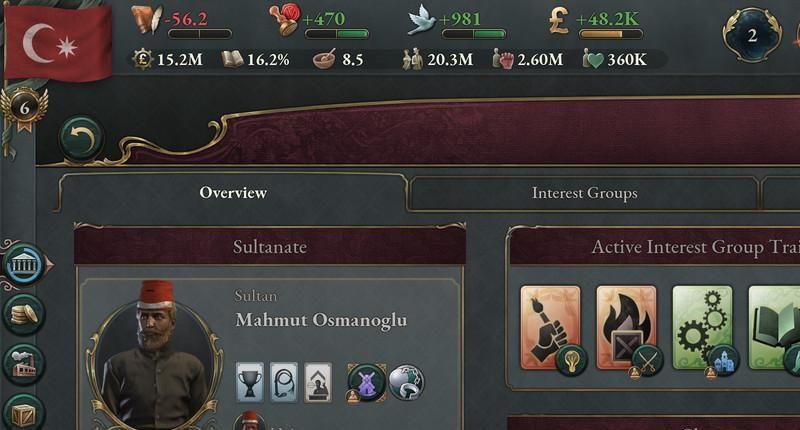Image resolution: width=800 pixels, height=430 pixels.
Task: Click the country rank 6 badge
Action: [x=26, y=105]
